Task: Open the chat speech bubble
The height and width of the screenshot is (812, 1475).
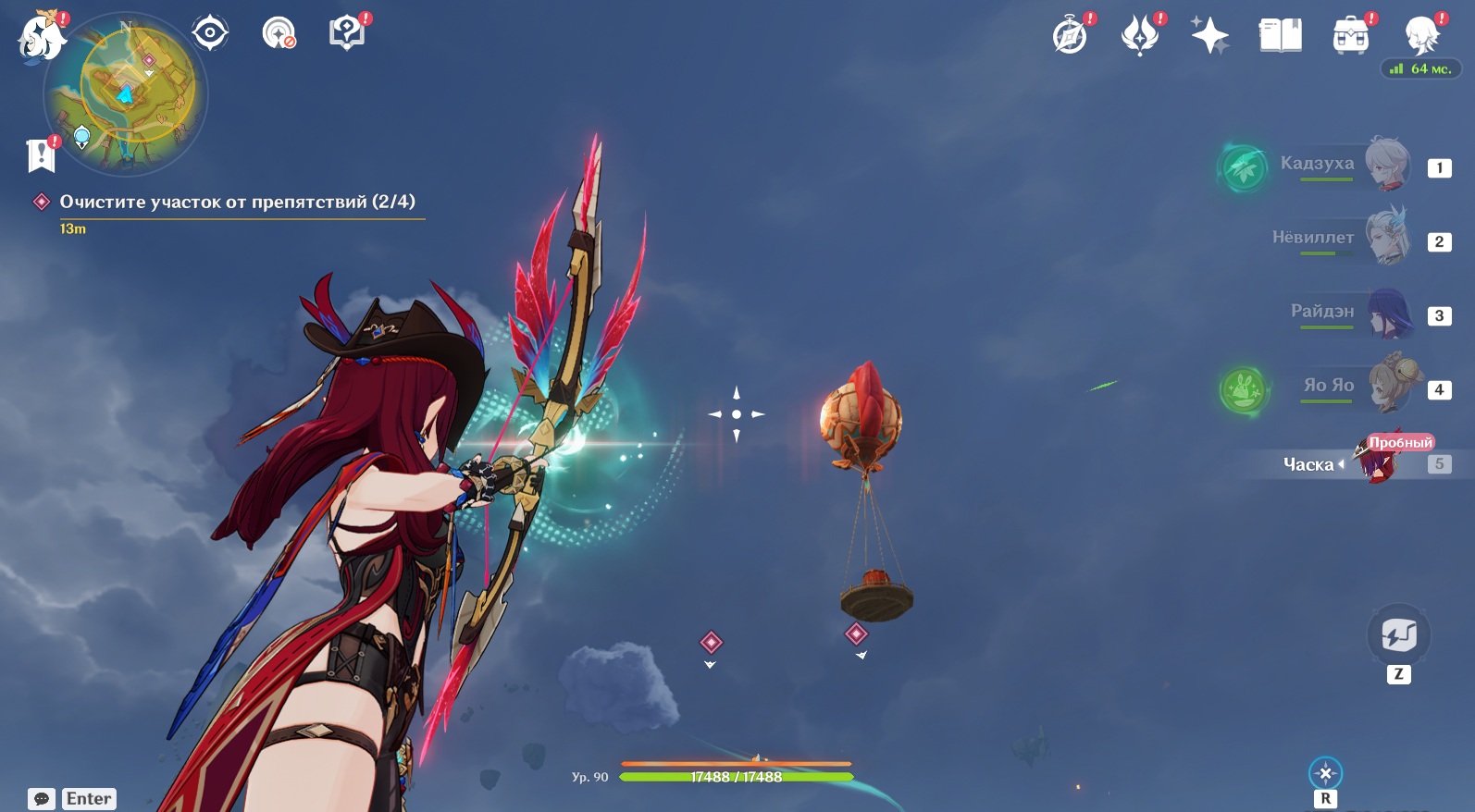Action: point(42,799)
